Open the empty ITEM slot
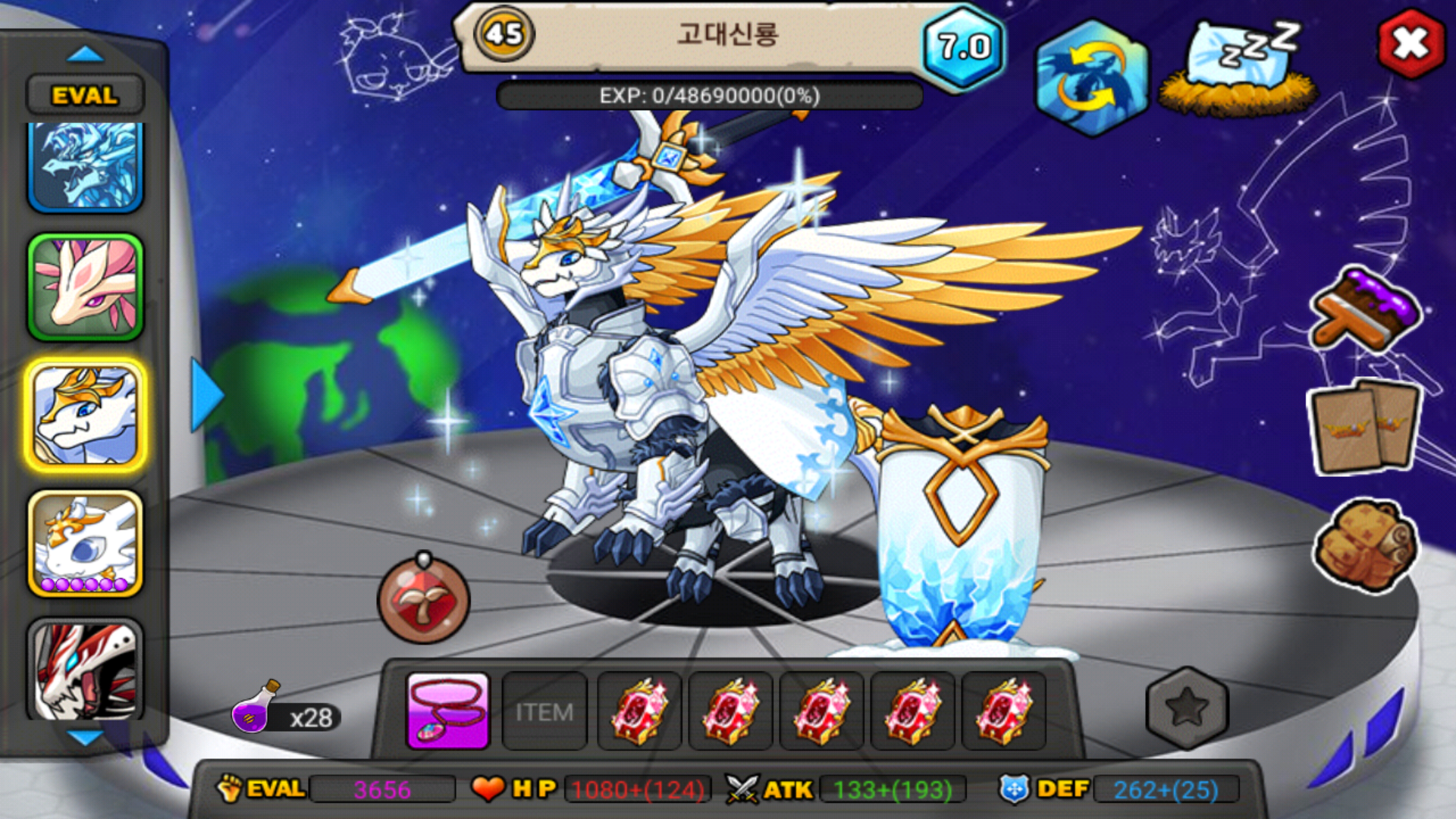 tap(544, 711)
